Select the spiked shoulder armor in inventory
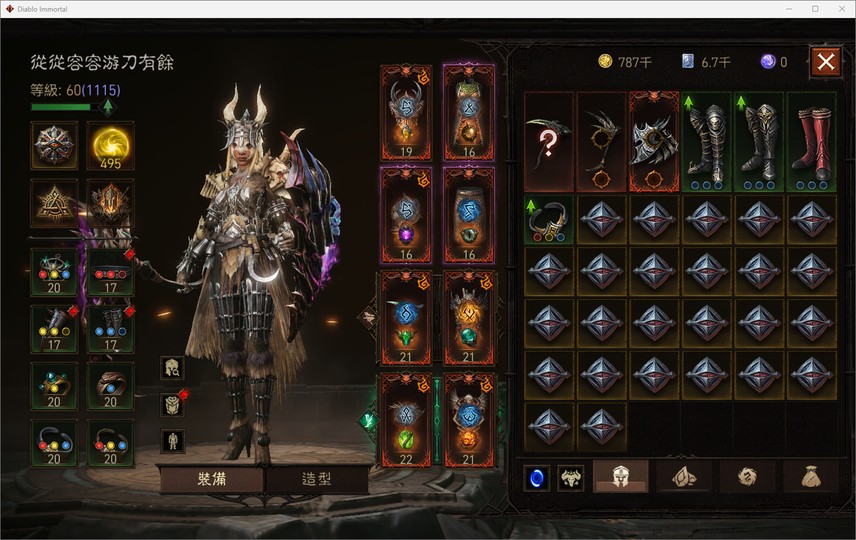856x540 pixels. (x=654, y=141)
